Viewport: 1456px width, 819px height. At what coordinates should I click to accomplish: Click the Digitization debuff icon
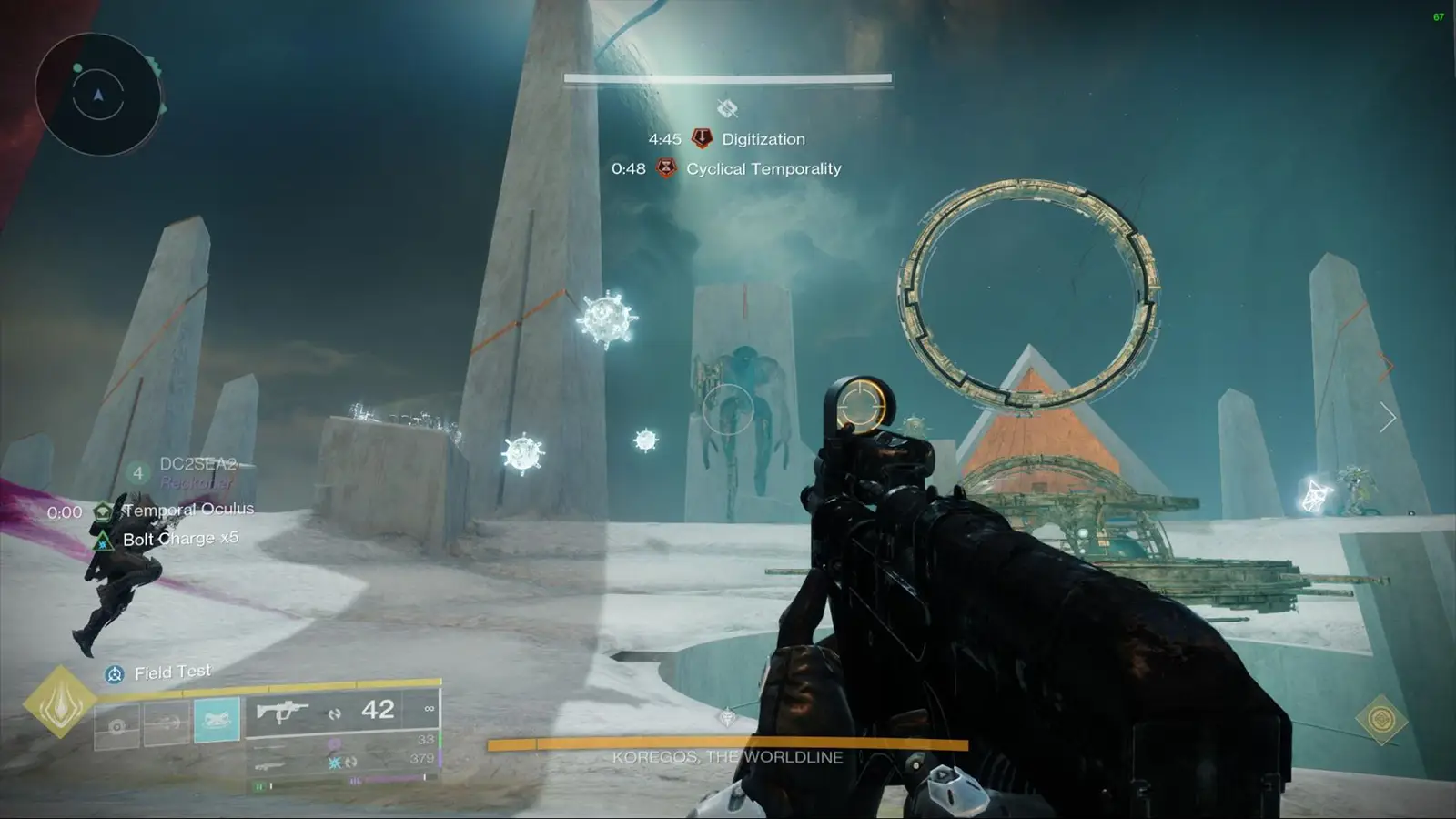click(699, 138)
